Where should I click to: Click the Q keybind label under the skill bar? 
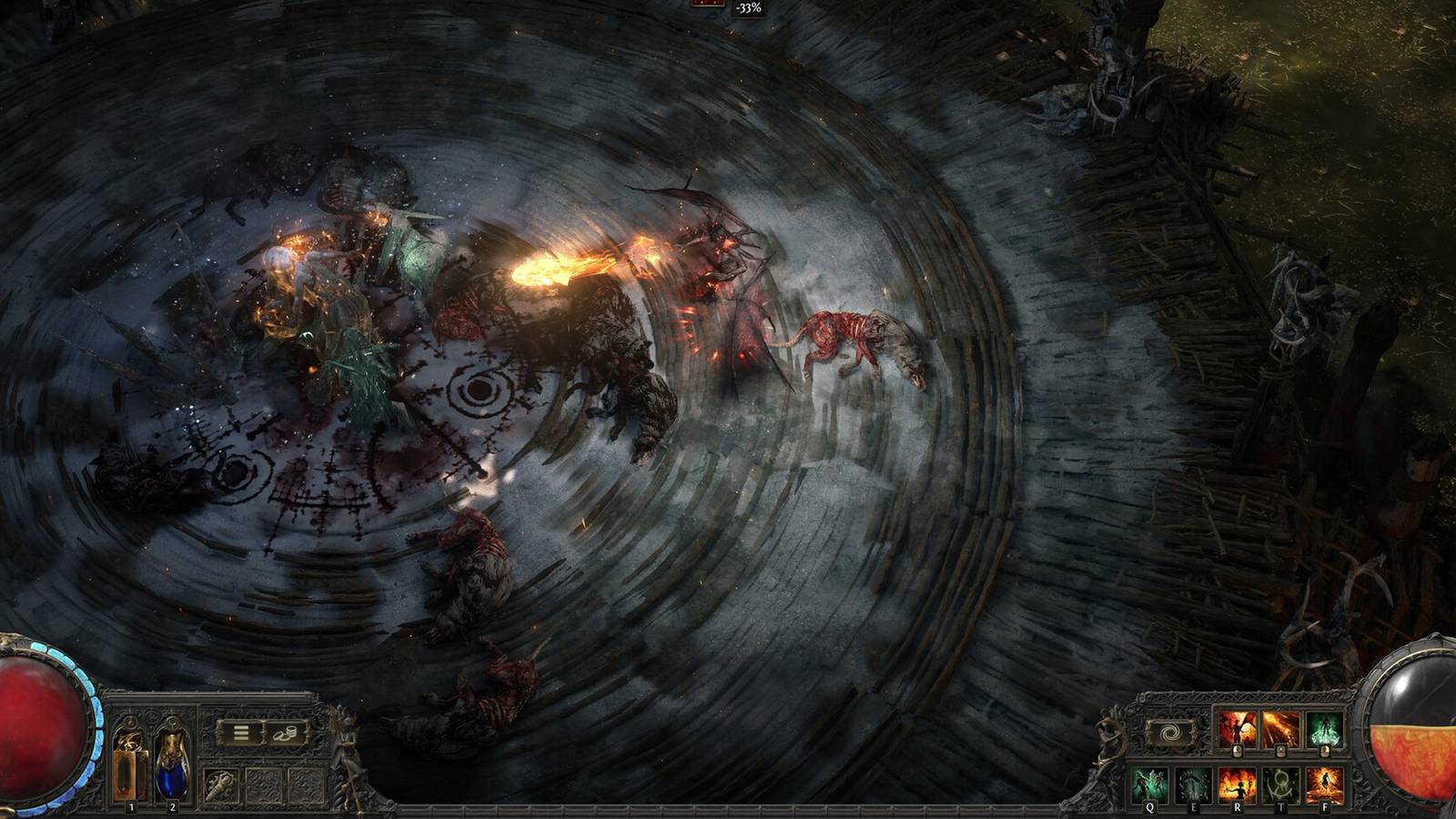click(1149, 808)
